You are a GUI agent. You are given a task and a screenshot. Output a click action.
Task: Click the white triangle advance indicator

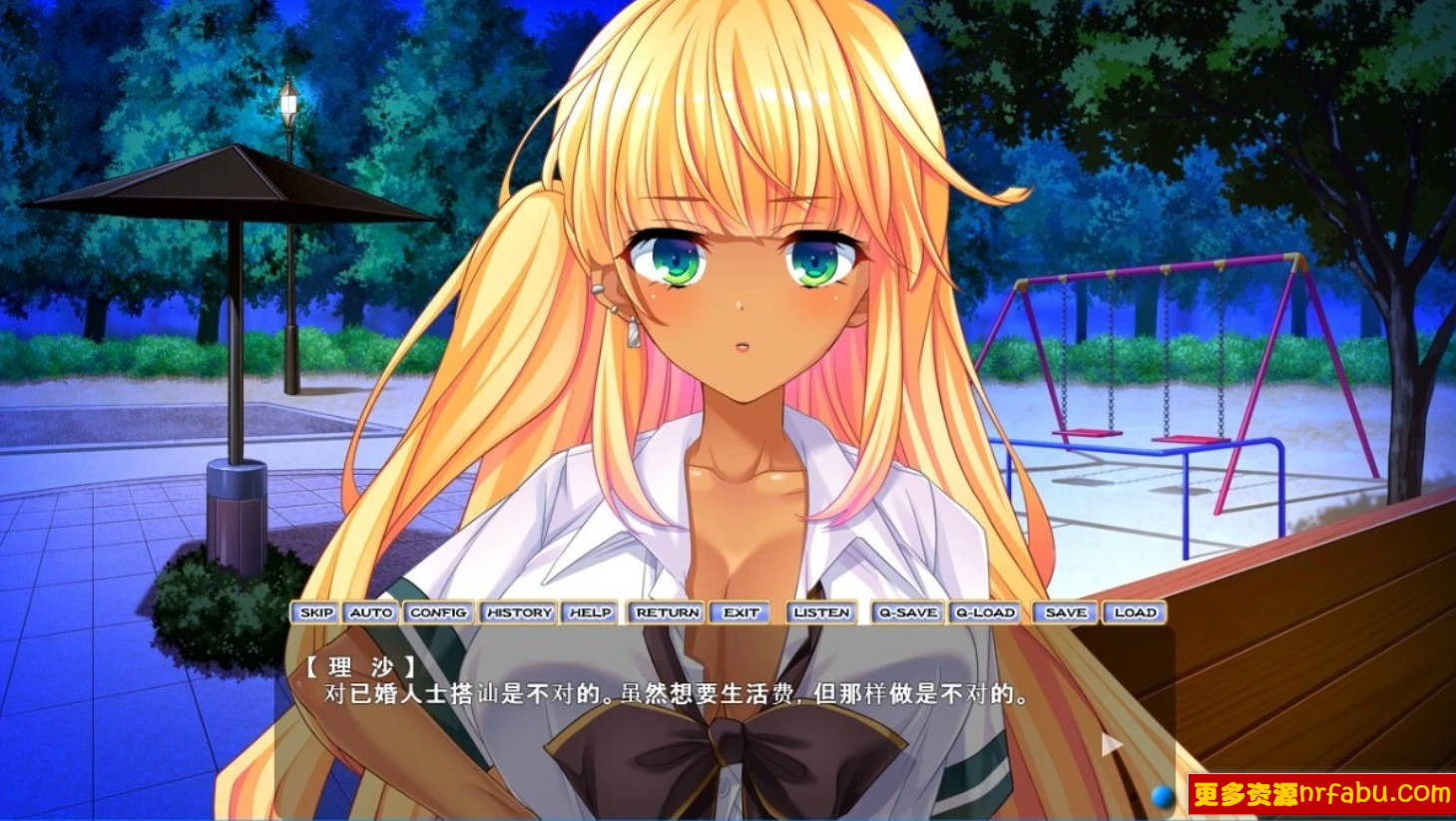coord(1112,742)
